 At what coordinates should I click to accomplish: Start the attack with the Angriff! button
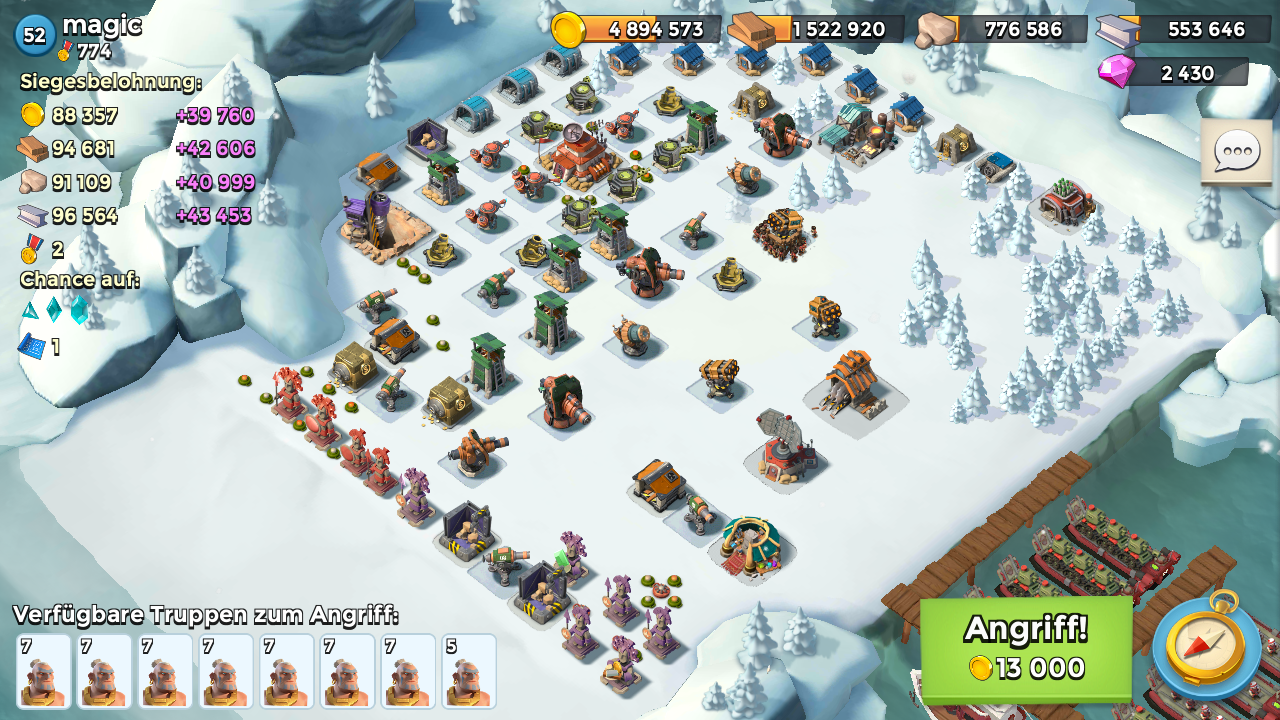tap(1026, 649)
